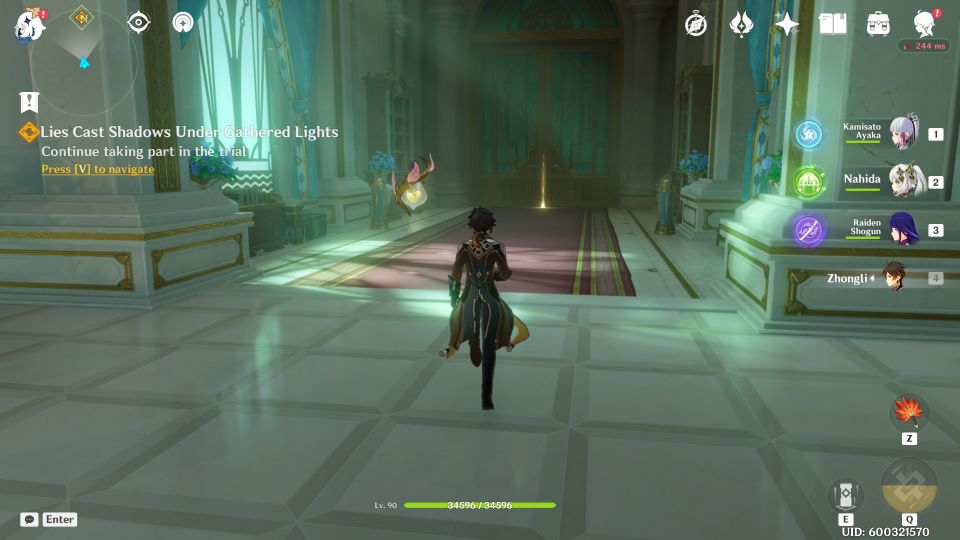Switch to Nahida party slot
The height and width of the screenshot is (540, 960).
903,181
